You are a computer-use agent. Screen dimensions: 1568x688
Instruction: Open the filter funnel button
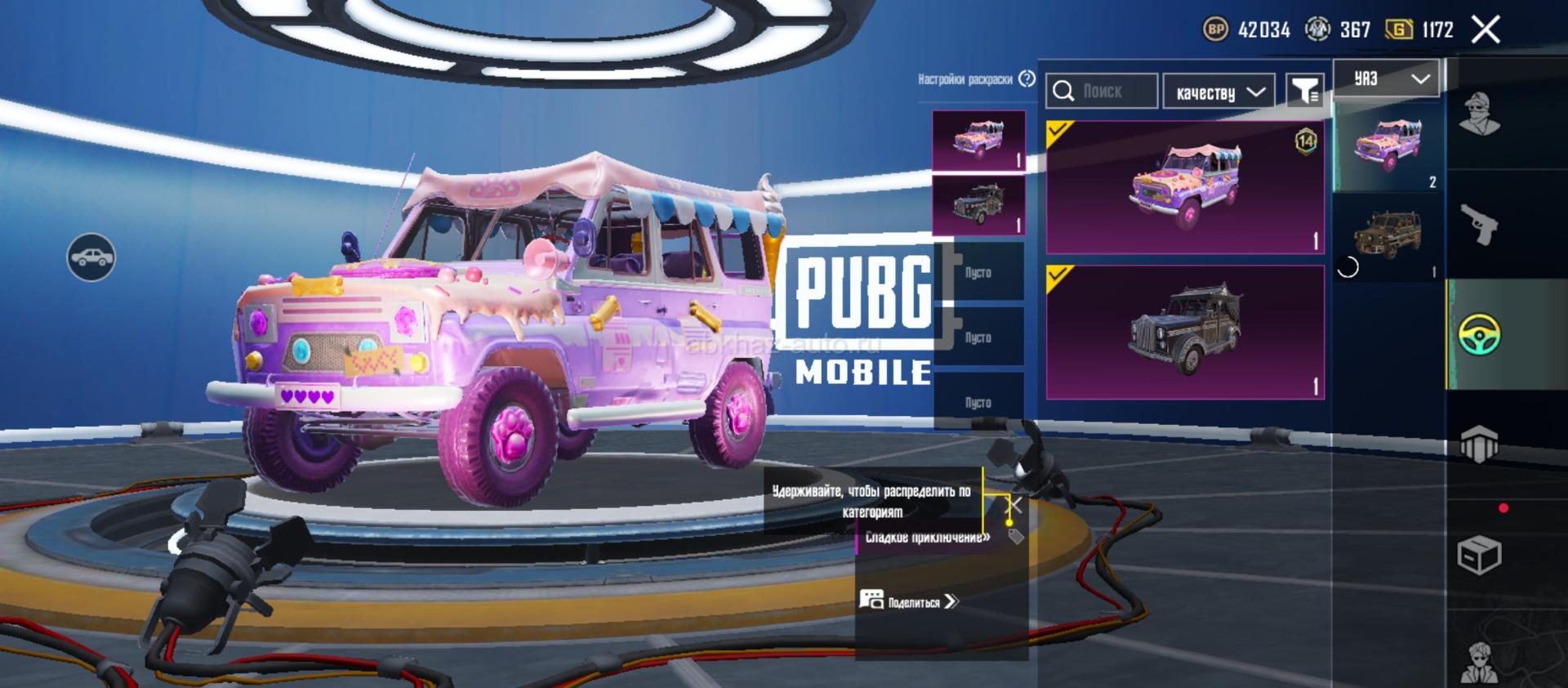[1304, 92]
